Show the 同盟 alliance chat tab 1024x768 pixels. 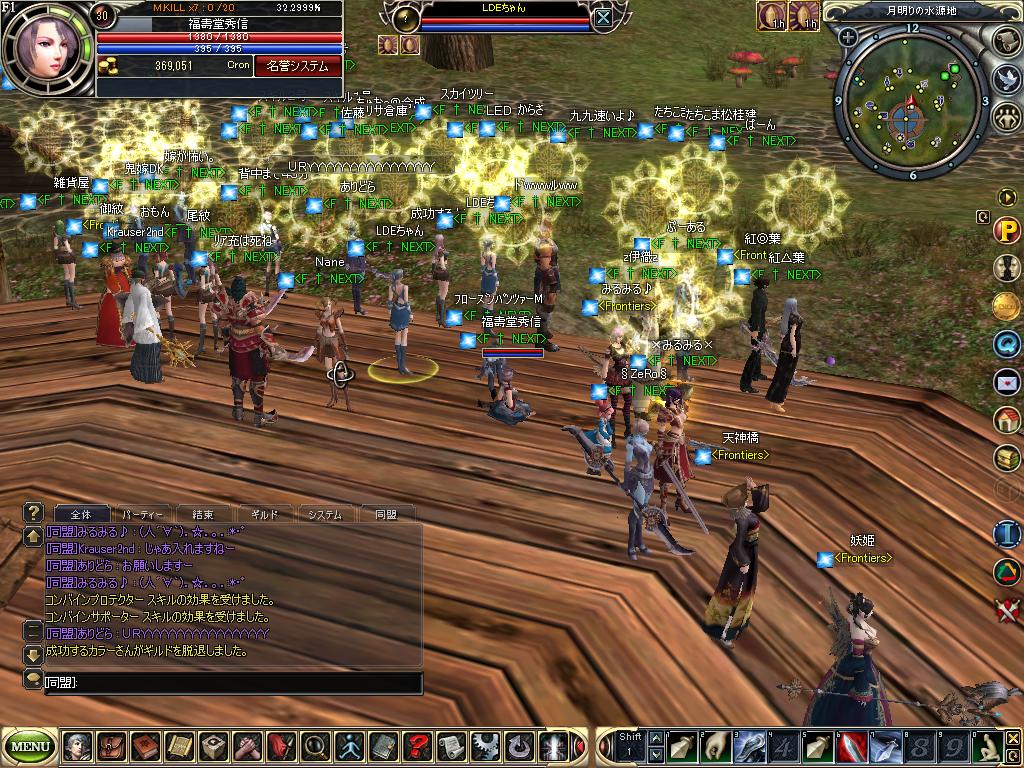pyautogui.click(x=385, y=514)
